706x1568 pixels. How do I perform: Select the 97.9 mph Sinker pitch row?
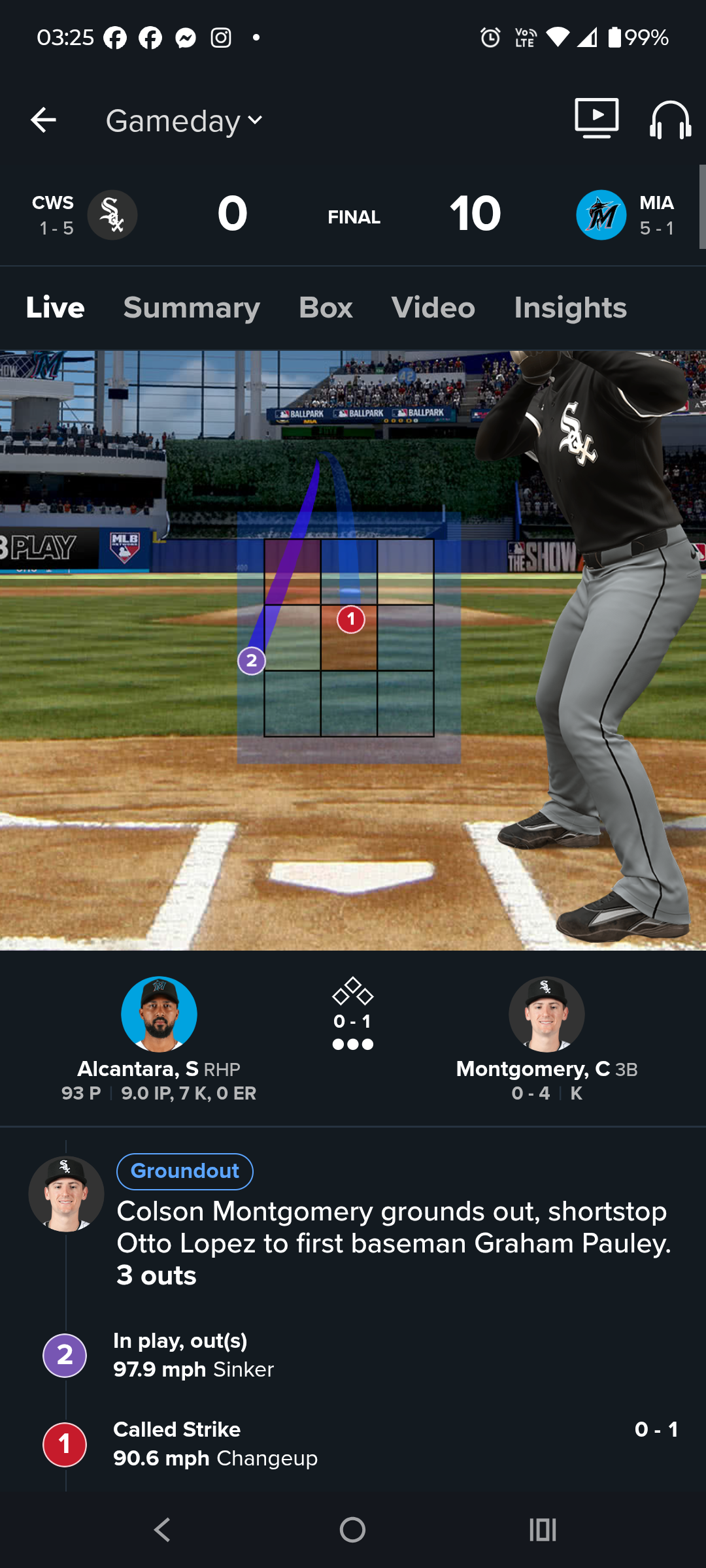pos(193,1356)
